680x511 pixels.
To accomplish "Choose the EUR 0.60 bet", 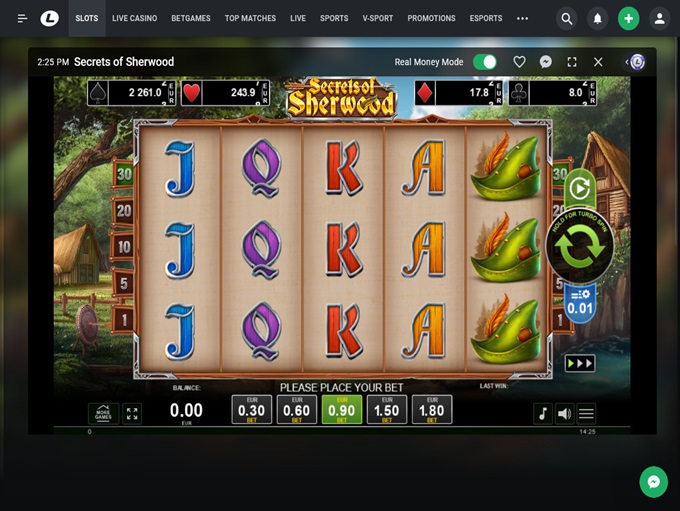I will click(x=296, y=409).
